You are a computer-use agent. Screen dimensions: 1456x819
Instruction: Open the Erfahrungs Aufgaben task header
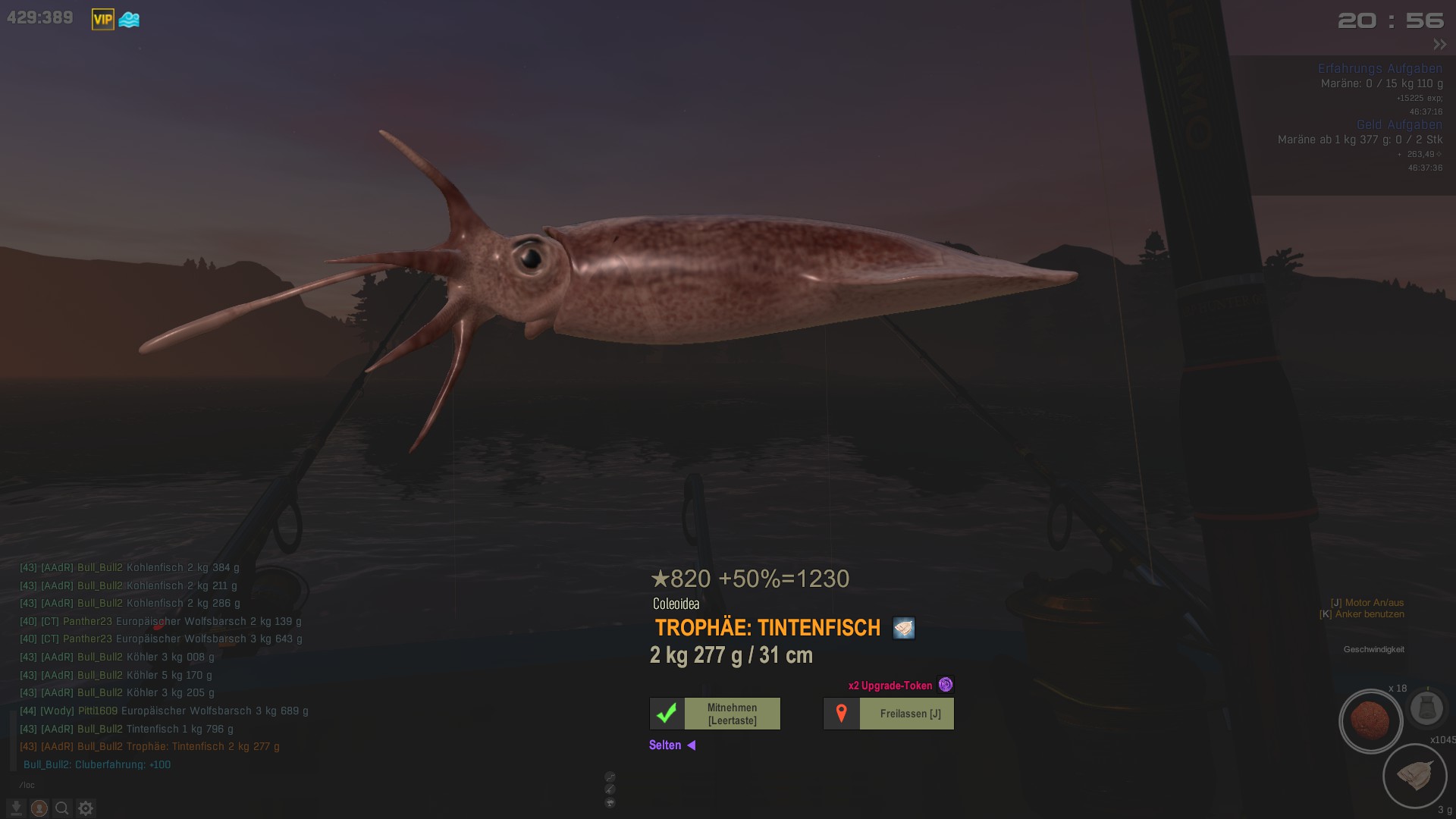[x=1379, y=68]
